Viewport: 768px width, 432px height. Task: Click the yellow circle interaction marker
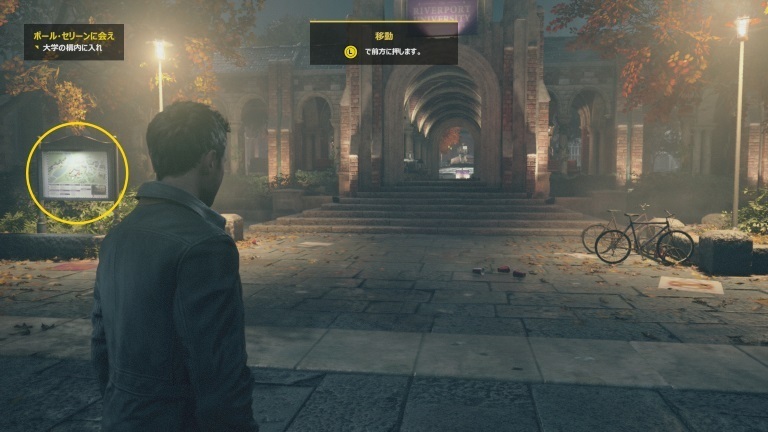coord(78,172)
